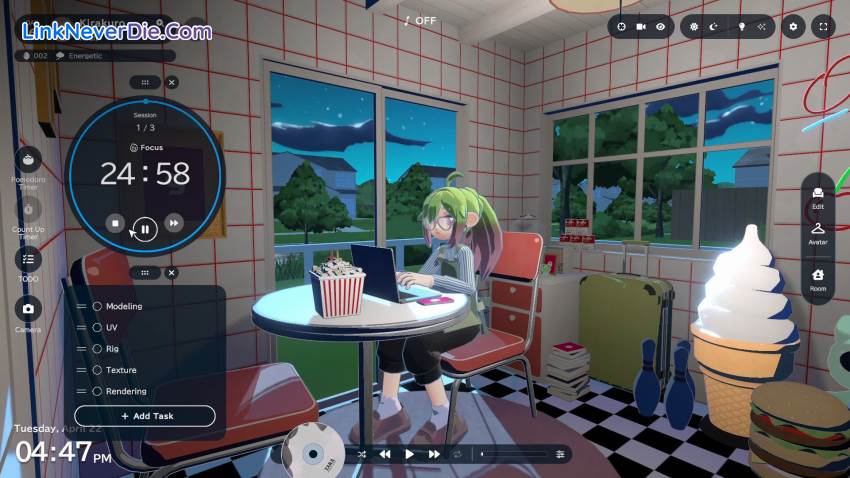Pause the Pomodoro focus timer
The height and width of the screenshot is (478, 850).
(145, 229)
